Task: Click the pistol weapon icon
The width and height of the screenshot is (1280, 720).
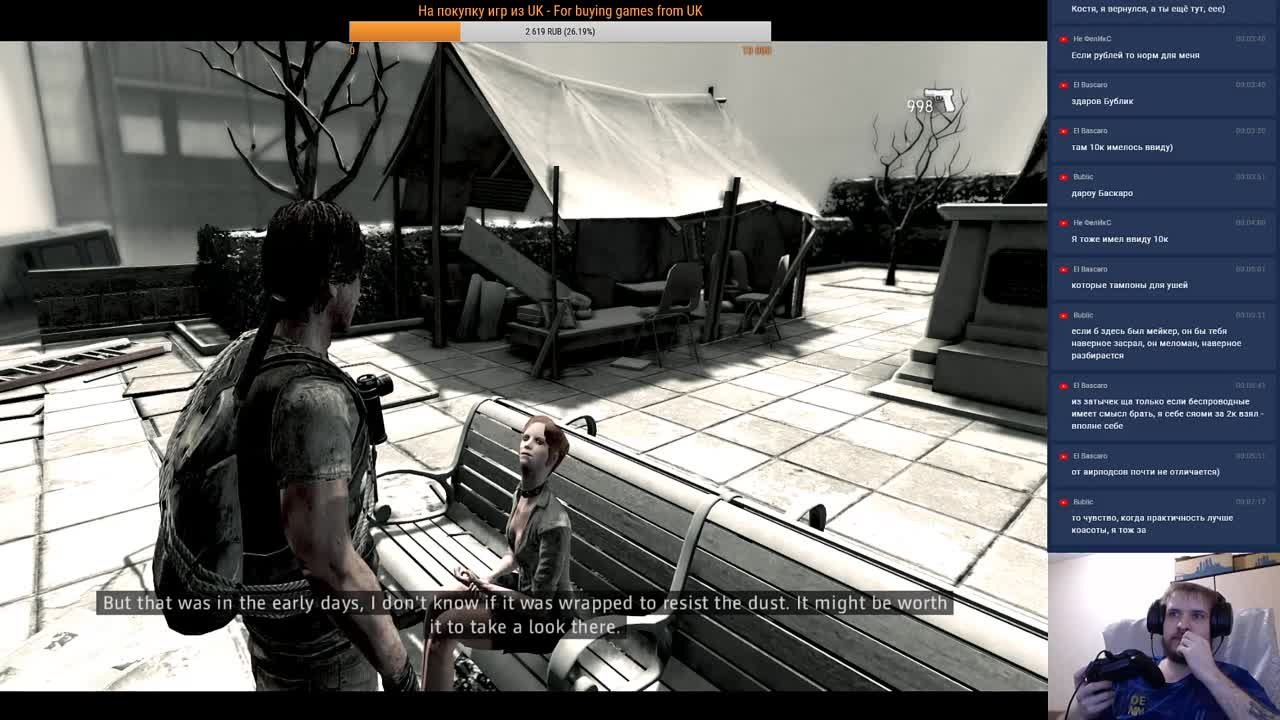Action: 944,101
